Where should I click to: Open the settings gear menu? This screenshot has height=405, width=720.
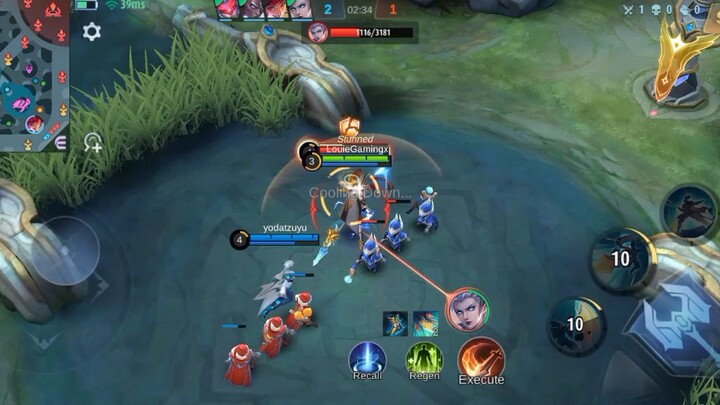pyautogui.click(x=92, y=32)
